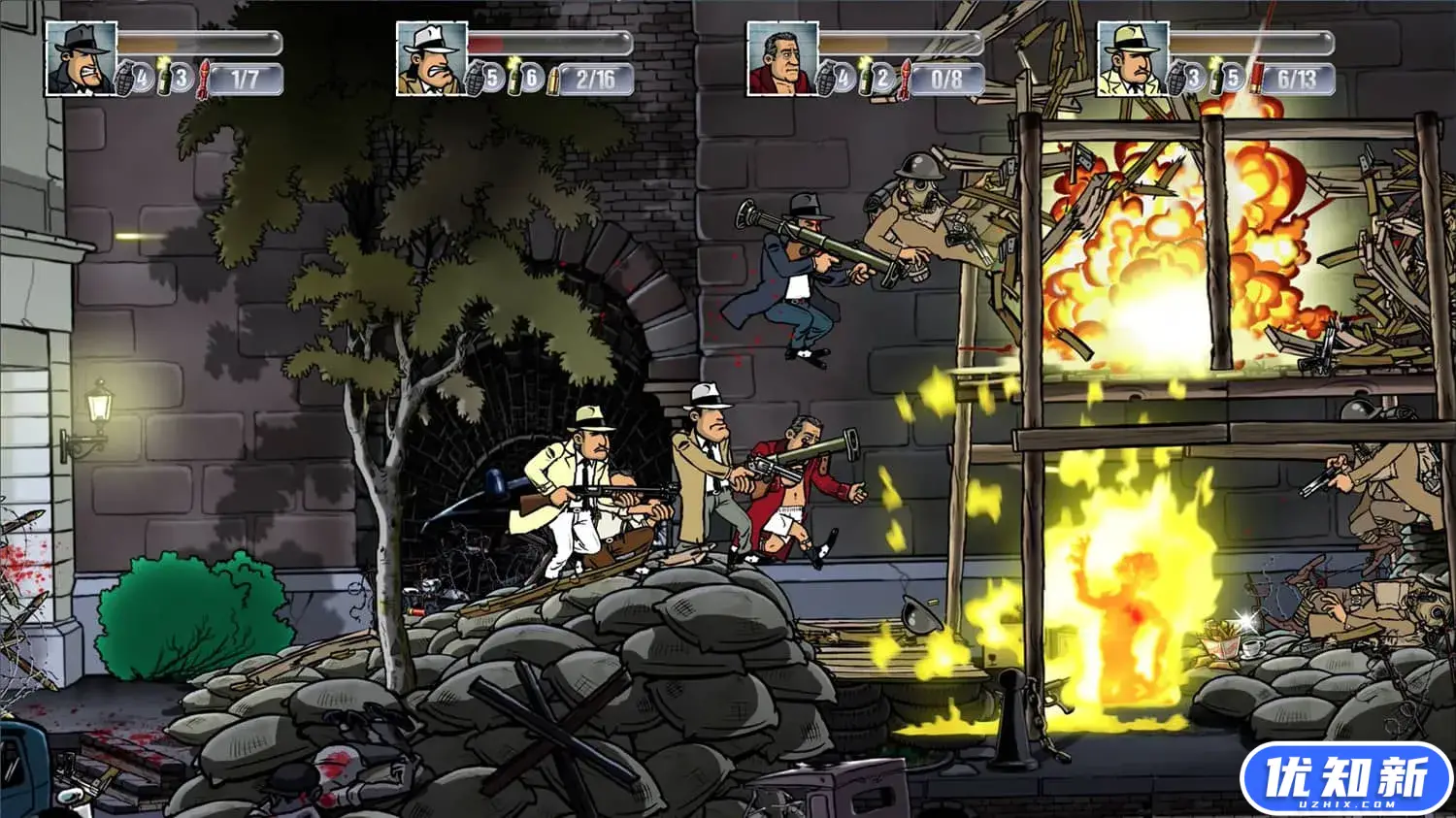Click the black-fedora player's red rocket ammo icon
The height and width of the screenshot is (818, 1456).
(x=205, y=78)
